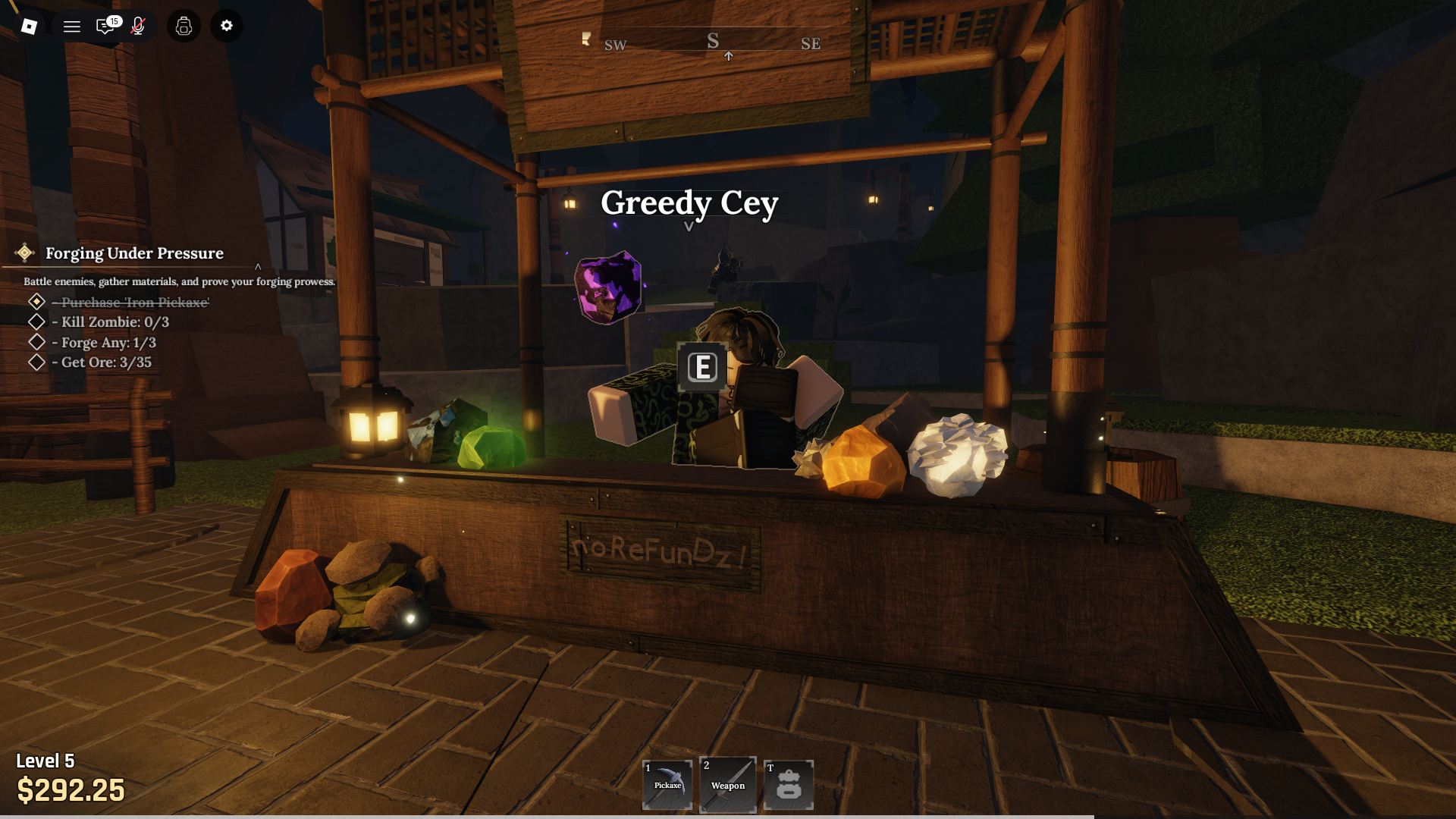This screenshot has height=819, width=1456.
Task: Collapse the Forging Under Pressure quest tracker
Action: [x=258, y=267]
